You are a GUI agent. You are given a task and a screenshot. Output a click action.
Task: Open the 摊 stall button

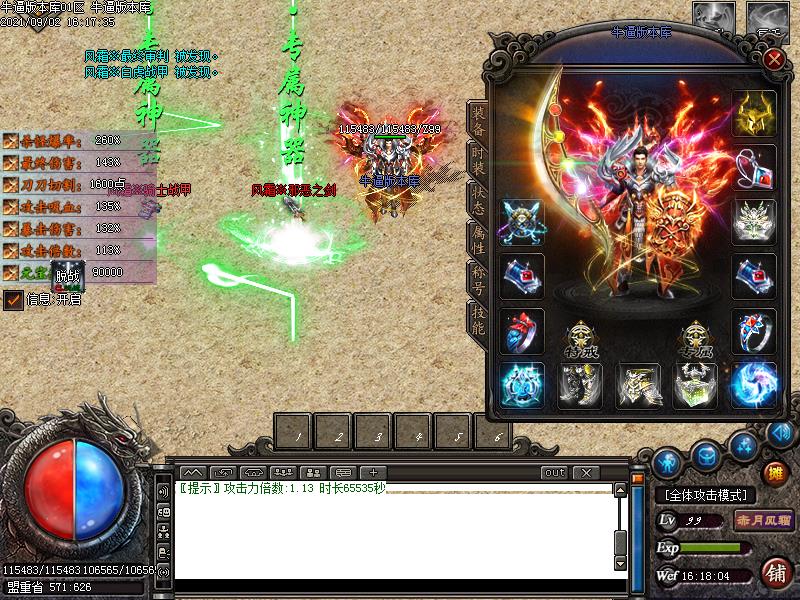pyautogui.click(x=775, y=472)
